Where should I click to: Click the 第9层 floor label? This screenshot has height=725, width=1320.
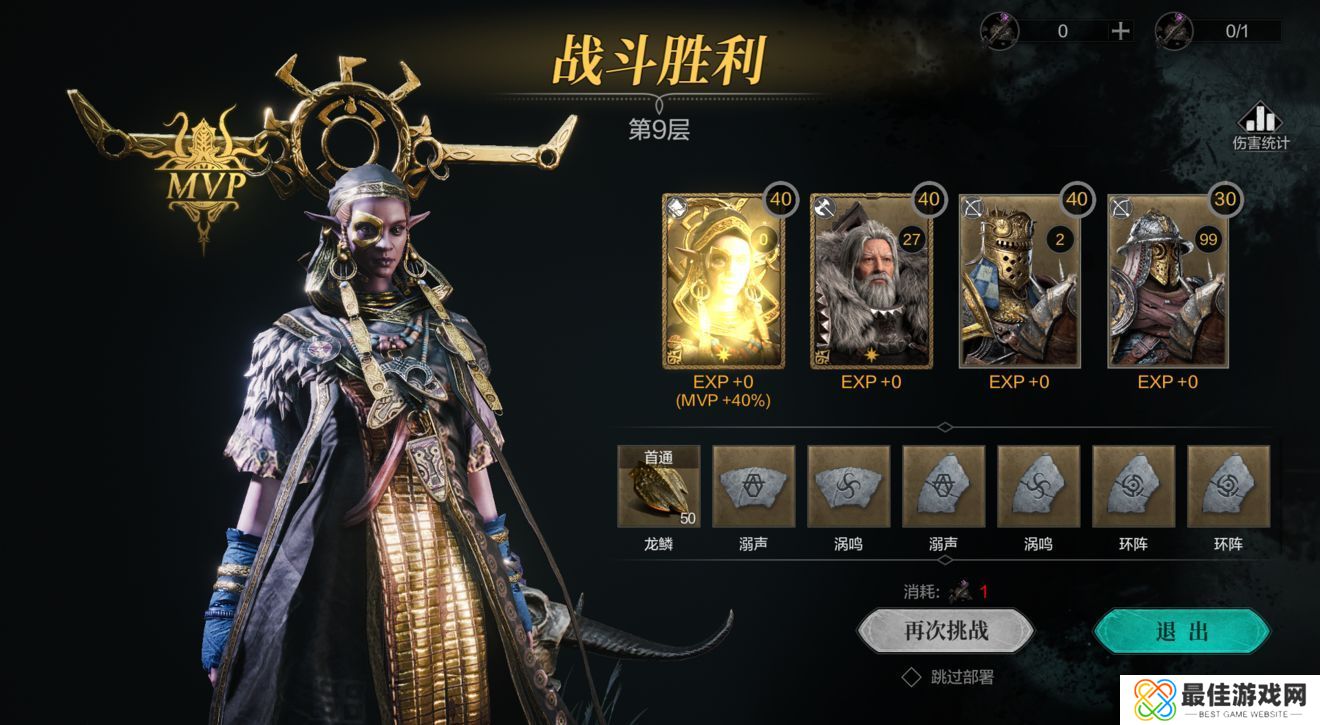tap(660, 128)
